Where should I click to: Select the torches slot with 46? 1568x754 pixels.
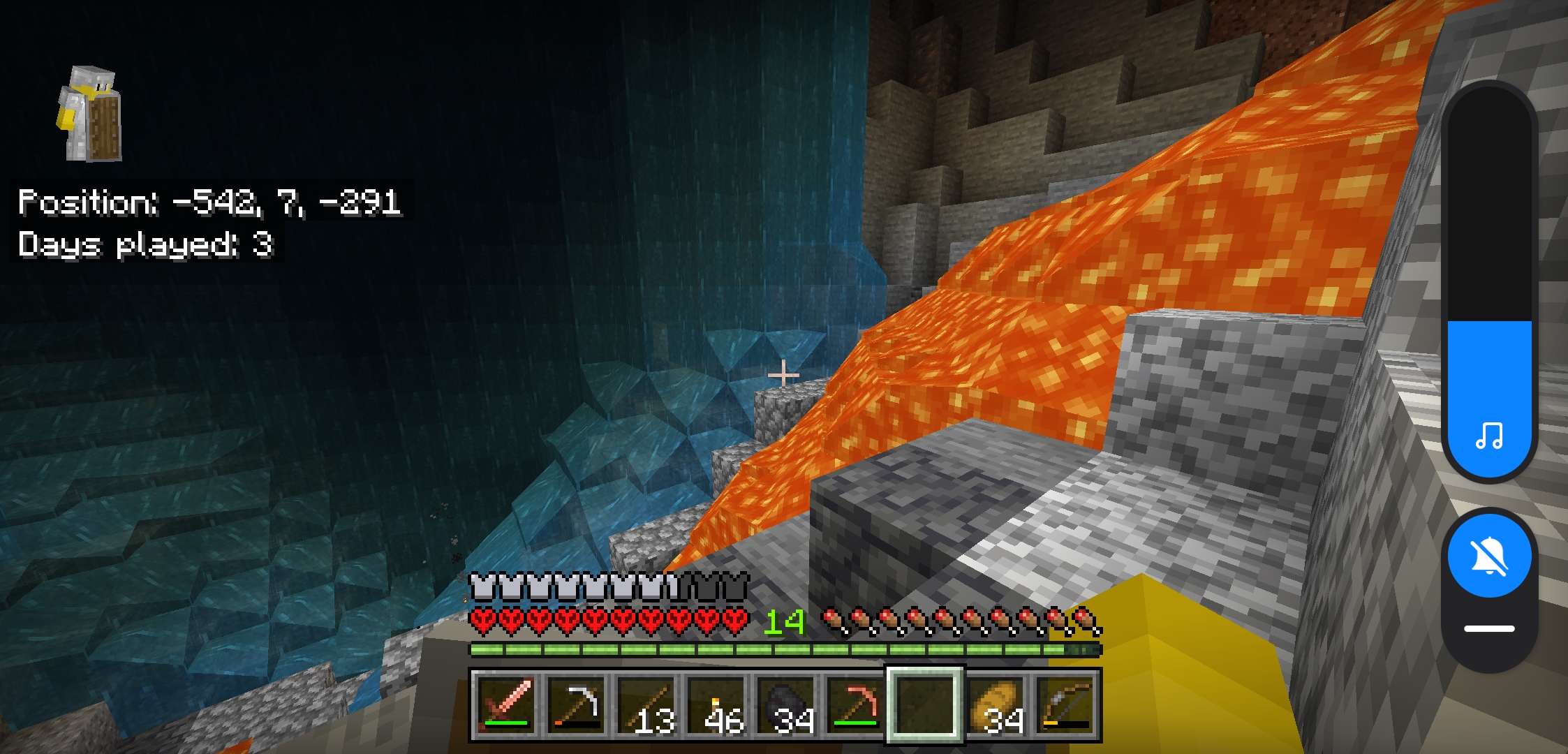click(716, 704)
